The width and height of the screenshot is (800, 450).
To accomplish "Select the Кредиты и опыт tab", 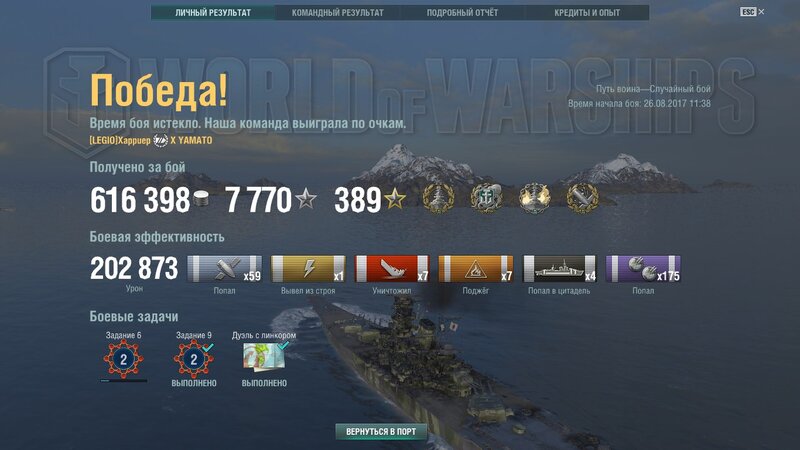I will tap(586, 13).
